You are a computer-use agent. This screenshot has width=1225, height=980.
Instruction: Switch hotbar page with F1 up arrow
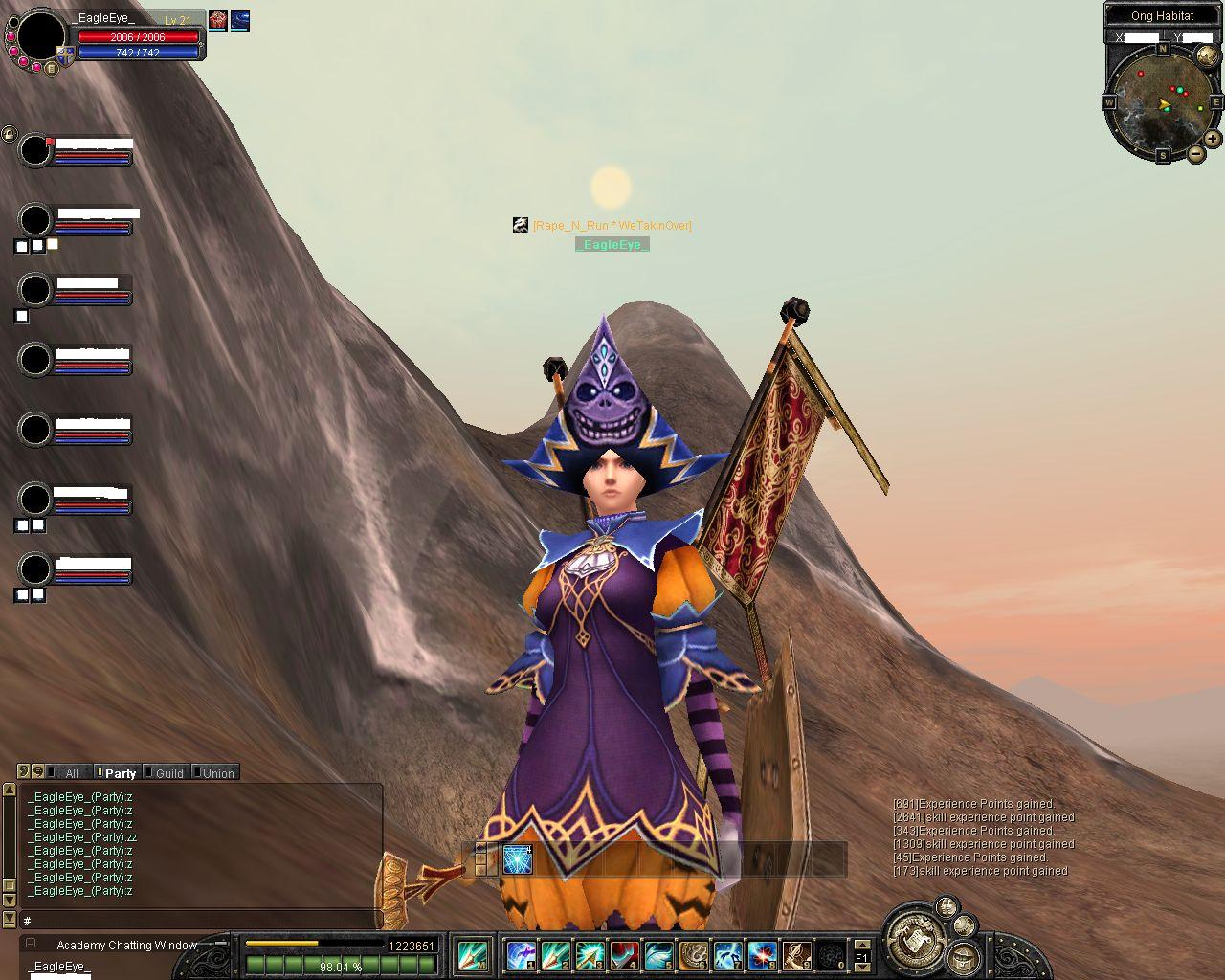pyautogui.click(x=861, y=945)
